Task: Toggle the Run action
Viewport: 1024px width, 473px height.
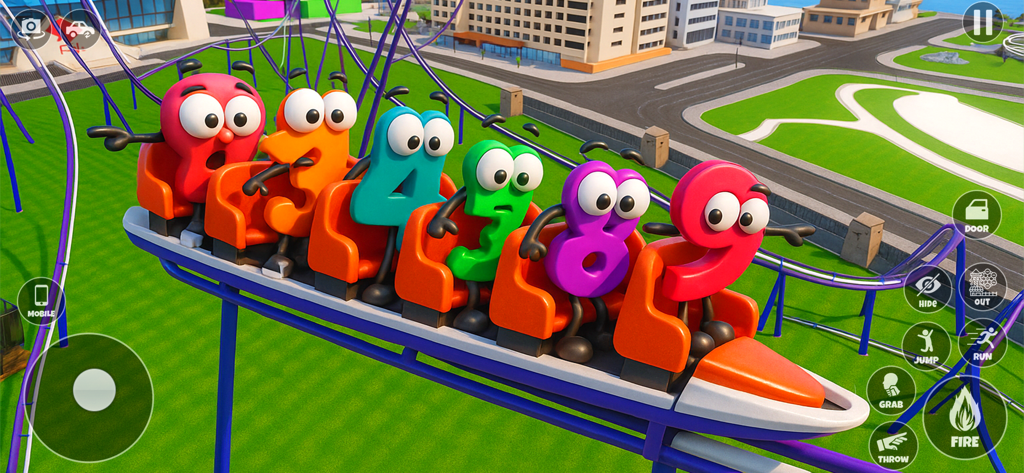Action: coord(982,342)
